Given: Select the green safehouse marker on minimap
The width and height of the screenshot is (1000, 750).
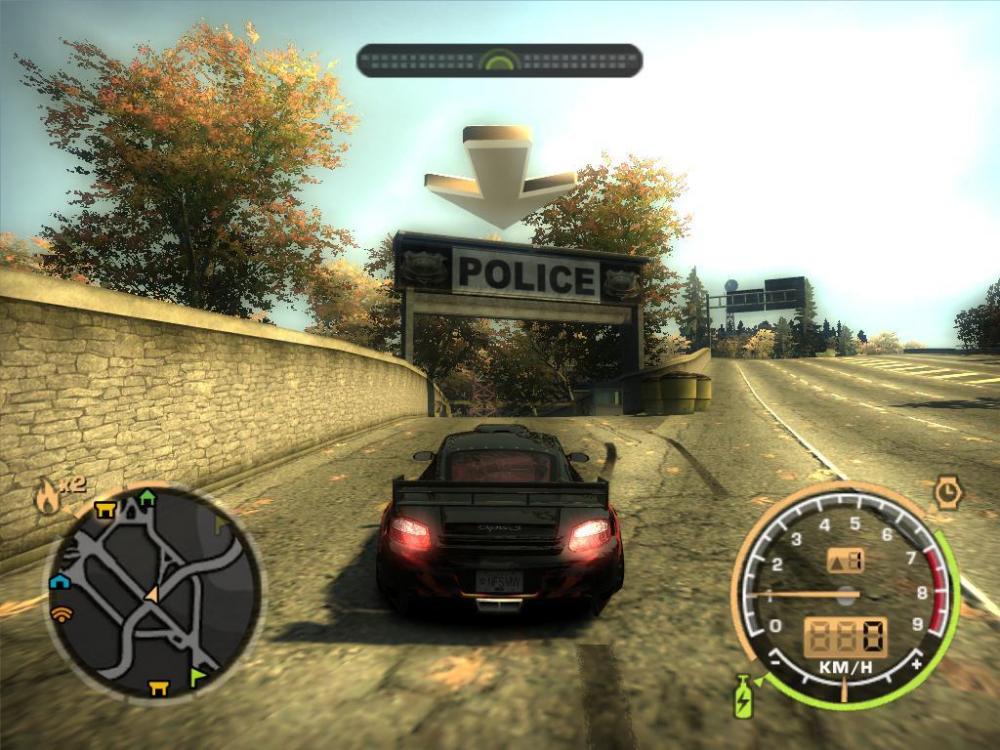Looking at the screenshot, I should [x=147, y=496].
